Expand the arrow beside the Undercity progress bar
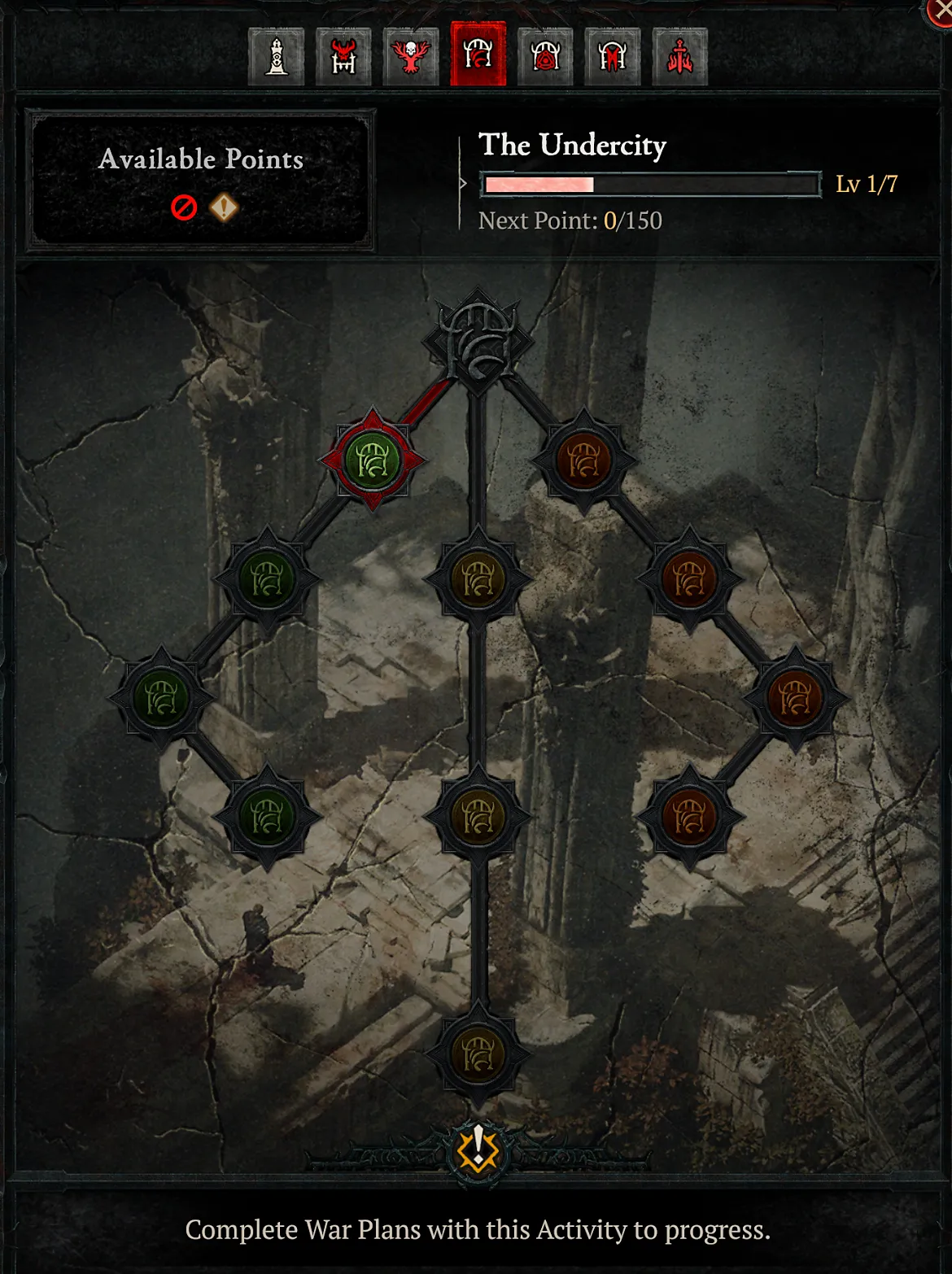Screen dimensions: 952x1274 pos(463,184)
